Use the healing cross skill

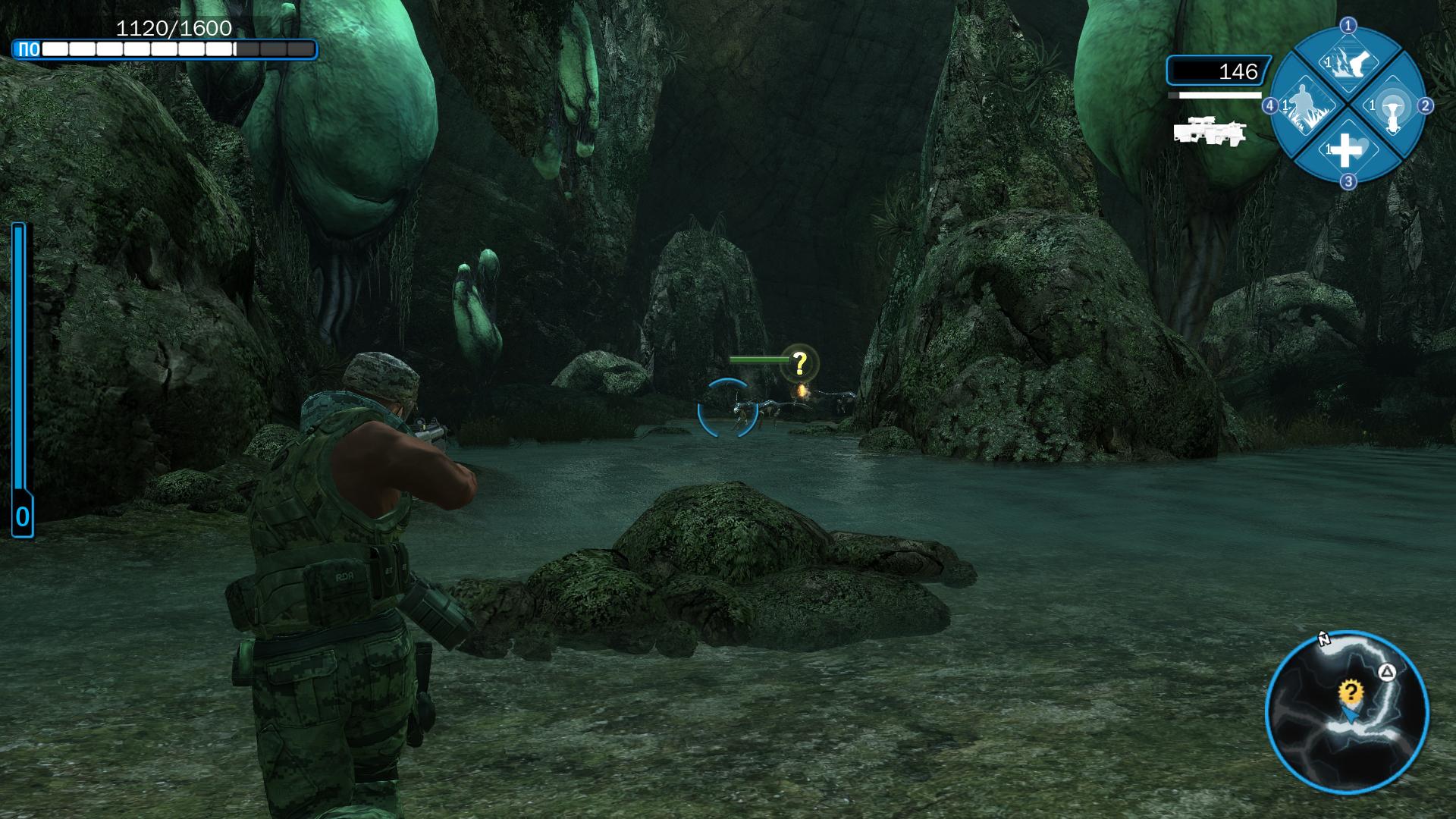point(1347,149)
